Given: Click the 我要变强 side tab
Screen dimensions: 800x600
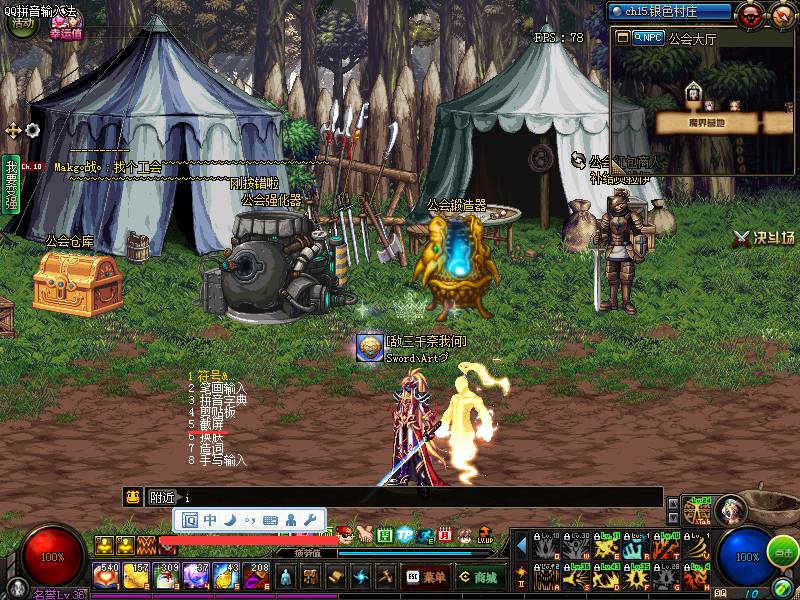Looking at the screenshot, I should (x=11, y=184).
